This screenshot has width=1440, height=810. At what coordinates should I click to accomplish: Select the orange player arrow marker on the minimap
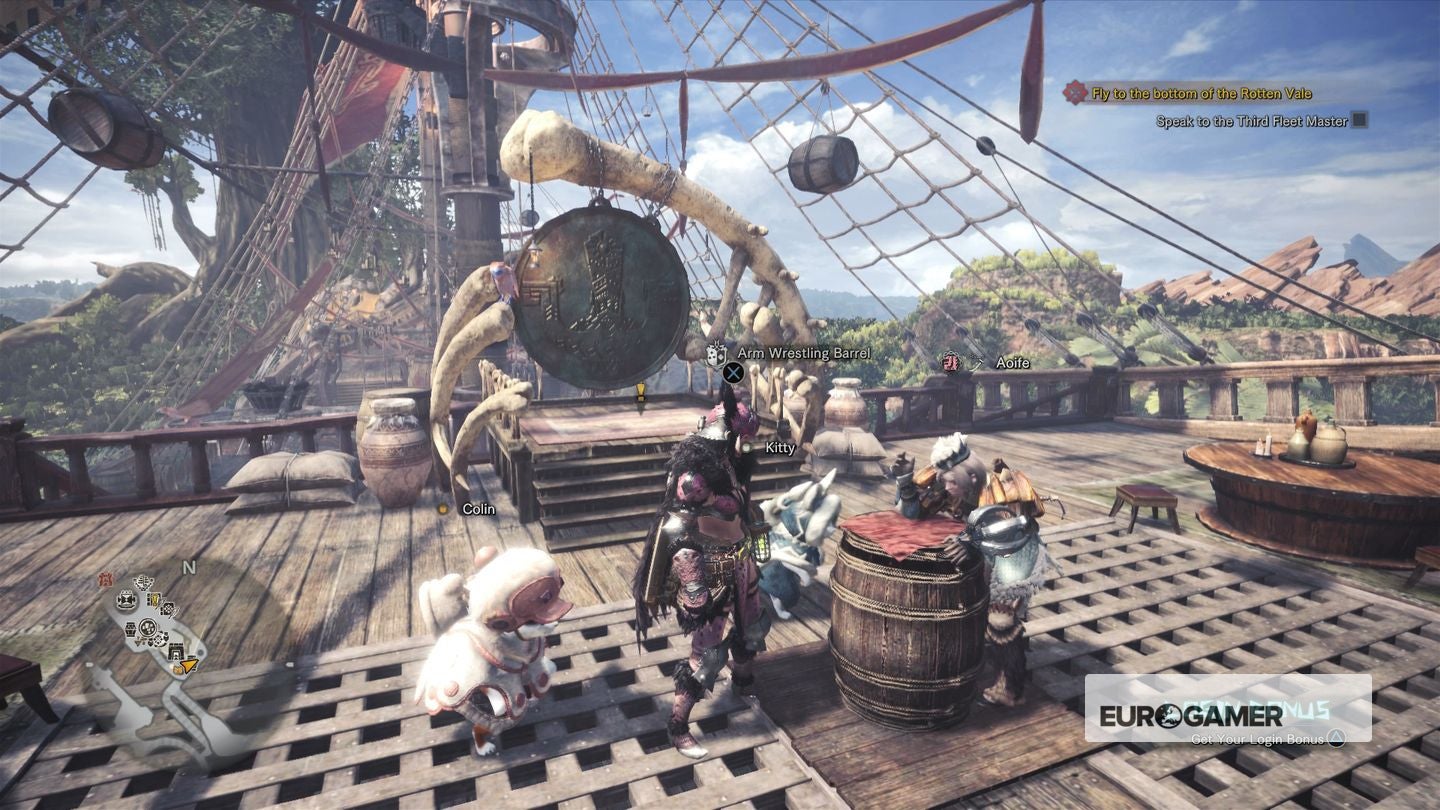coord(187,667)
